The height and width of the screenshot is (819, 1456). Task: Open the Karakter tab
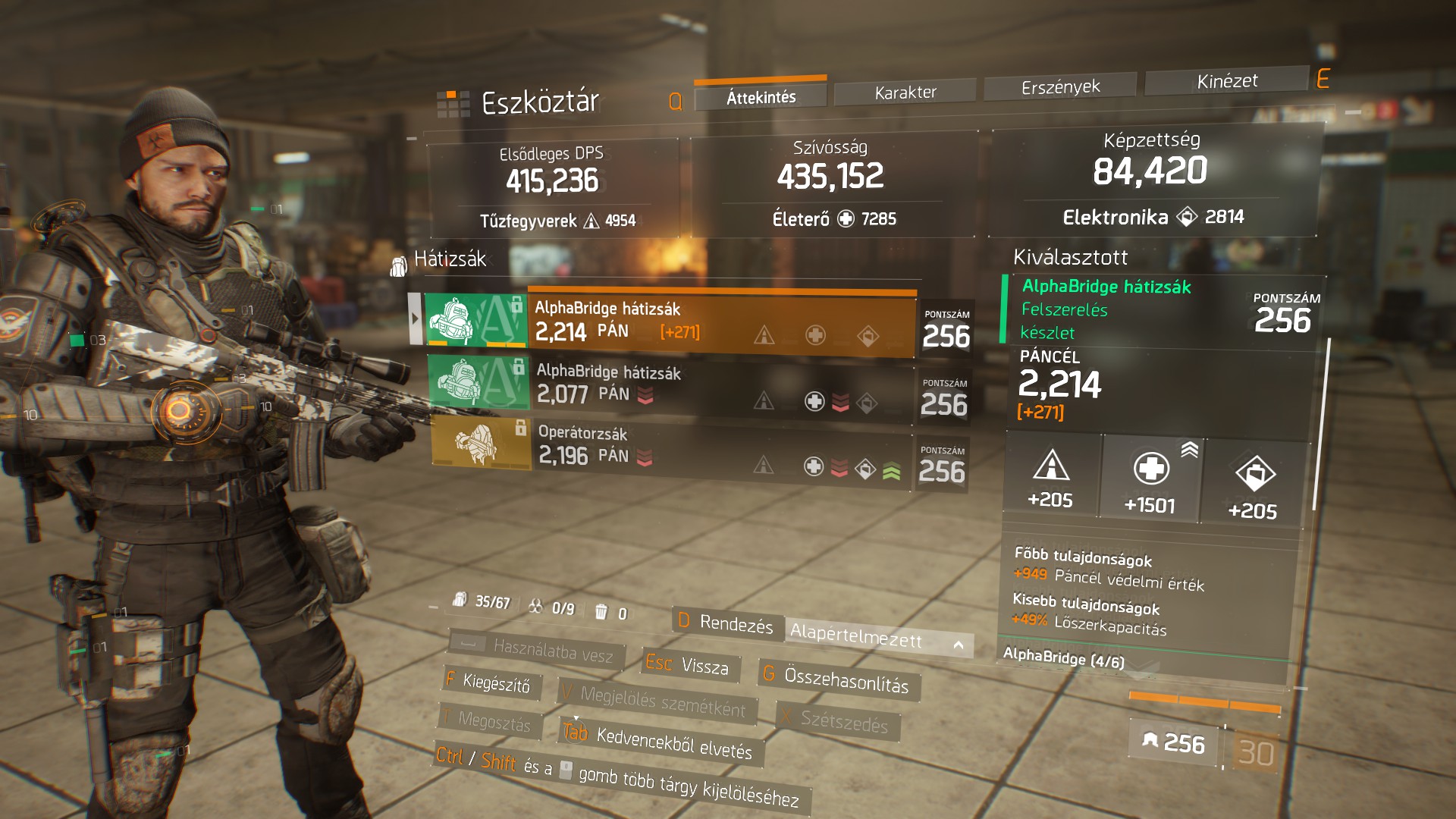905,93
